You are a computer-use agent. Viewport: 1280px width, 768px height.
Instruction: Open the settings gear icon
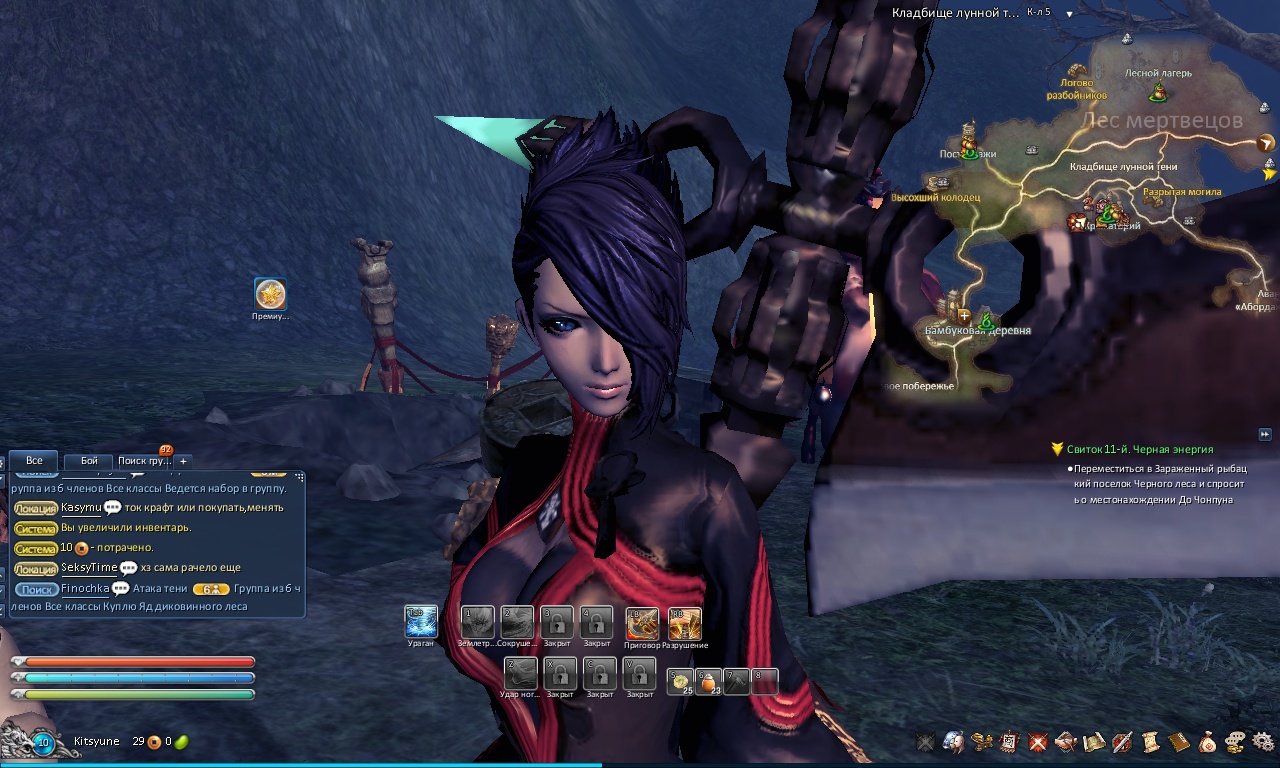(1263, 742)
